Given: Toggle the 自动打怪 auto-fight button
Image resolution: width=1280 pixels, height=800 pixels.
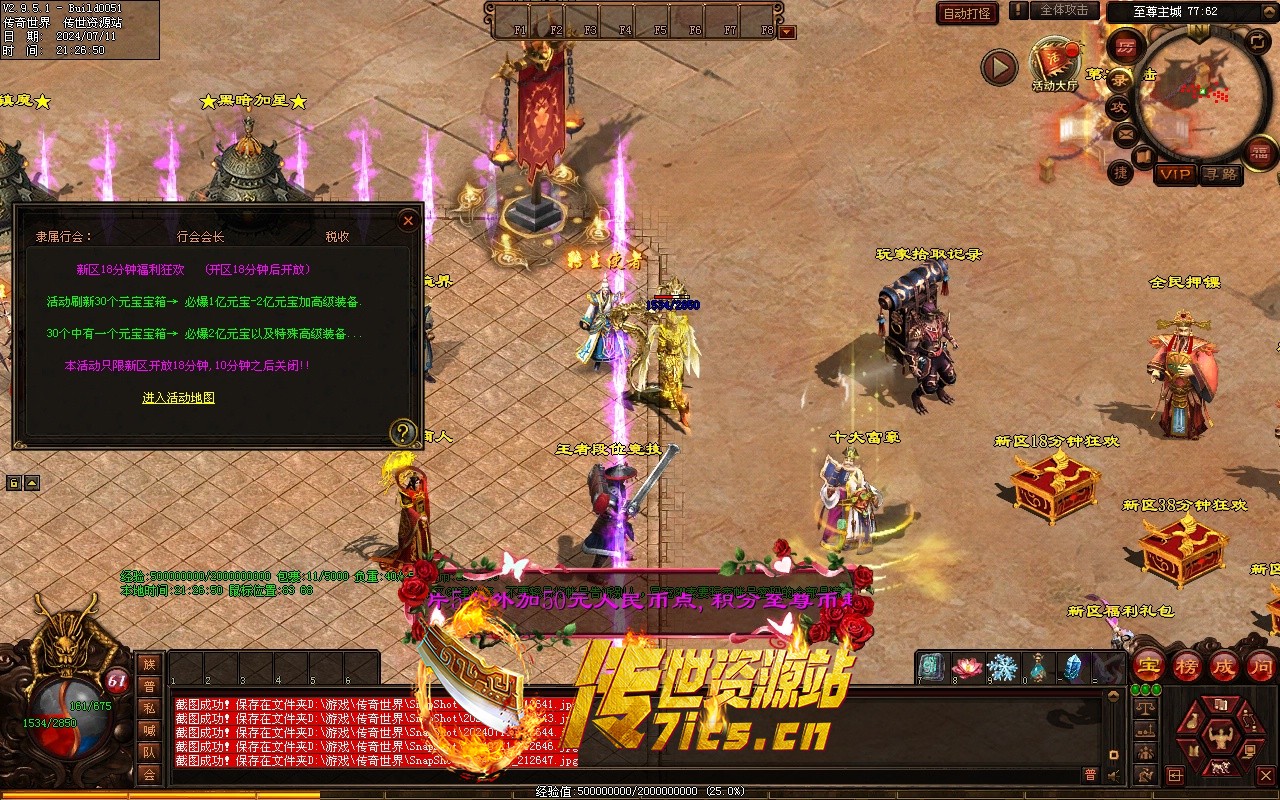Looking at the screenshot, I should (967, 13).
